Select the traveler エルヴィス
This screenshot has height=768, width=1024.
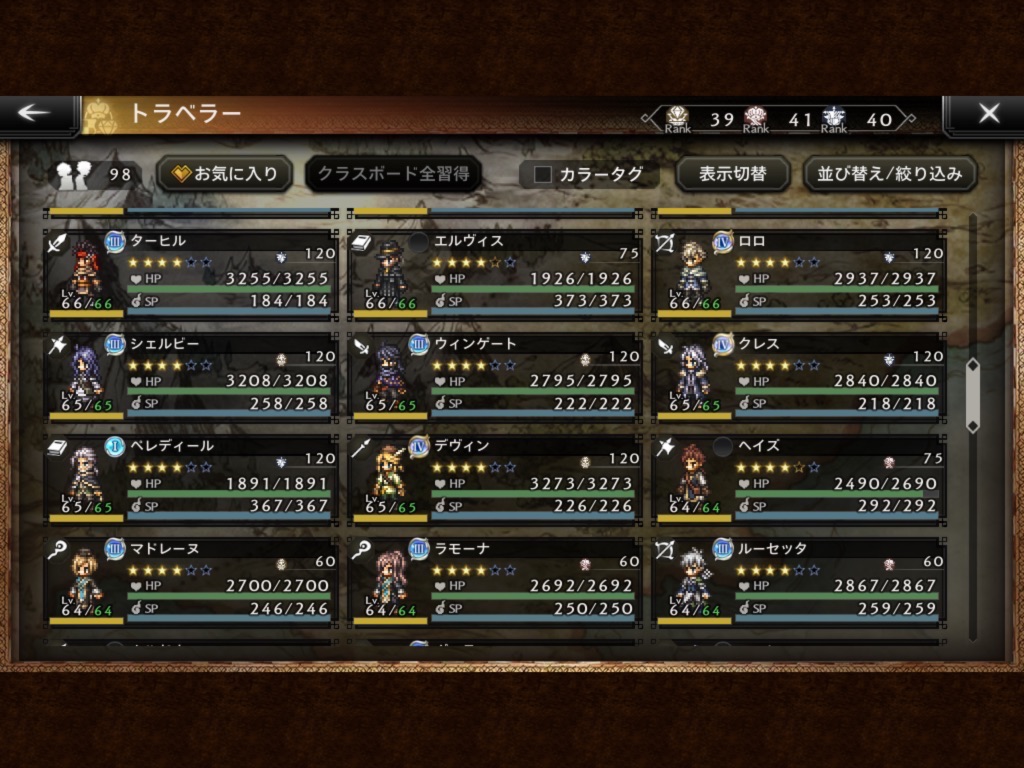(494, 272)
